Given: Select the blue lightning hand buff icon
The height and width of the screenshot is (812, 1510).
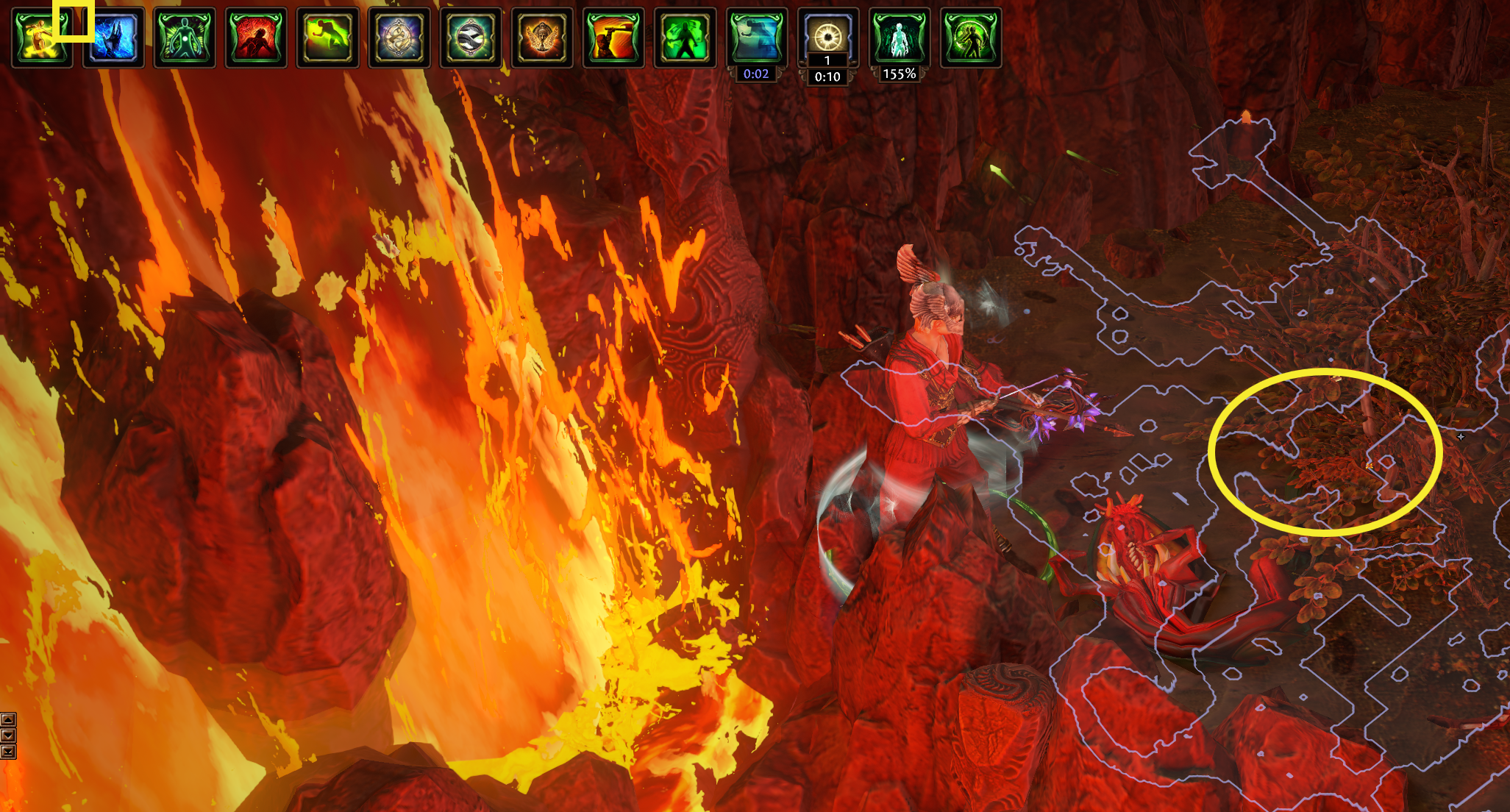Looking at the screenshot, I should [x=113, y=38].
